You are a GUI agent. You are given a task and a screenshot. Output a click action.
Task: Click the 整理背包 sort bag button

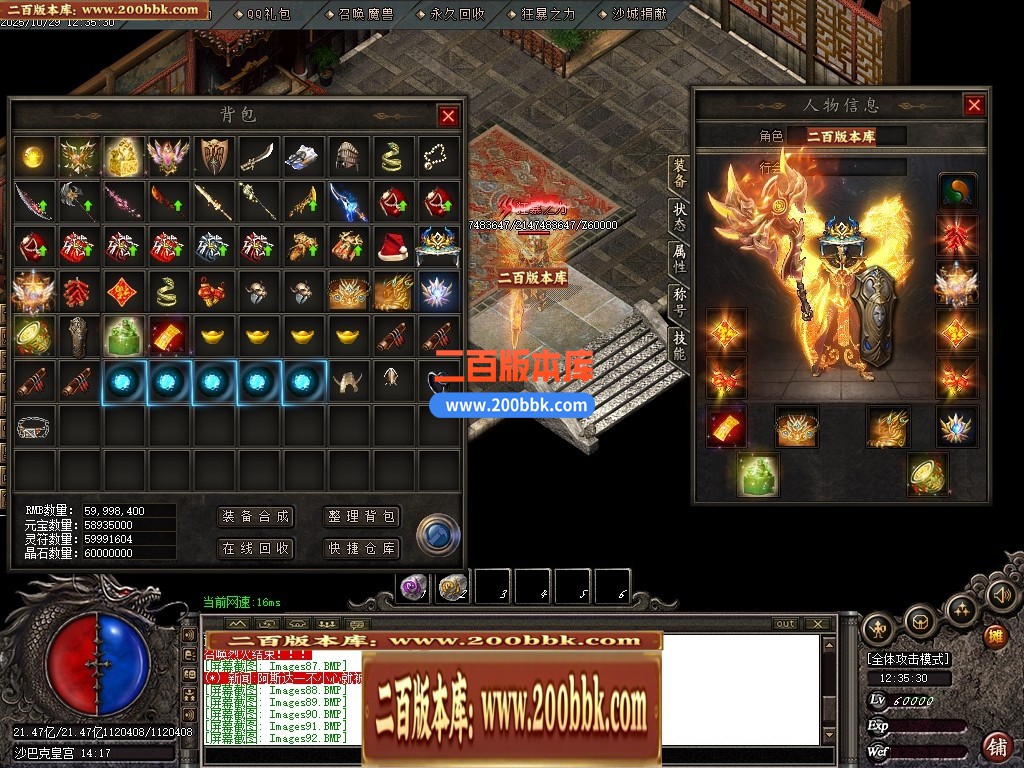coord(362,516)
